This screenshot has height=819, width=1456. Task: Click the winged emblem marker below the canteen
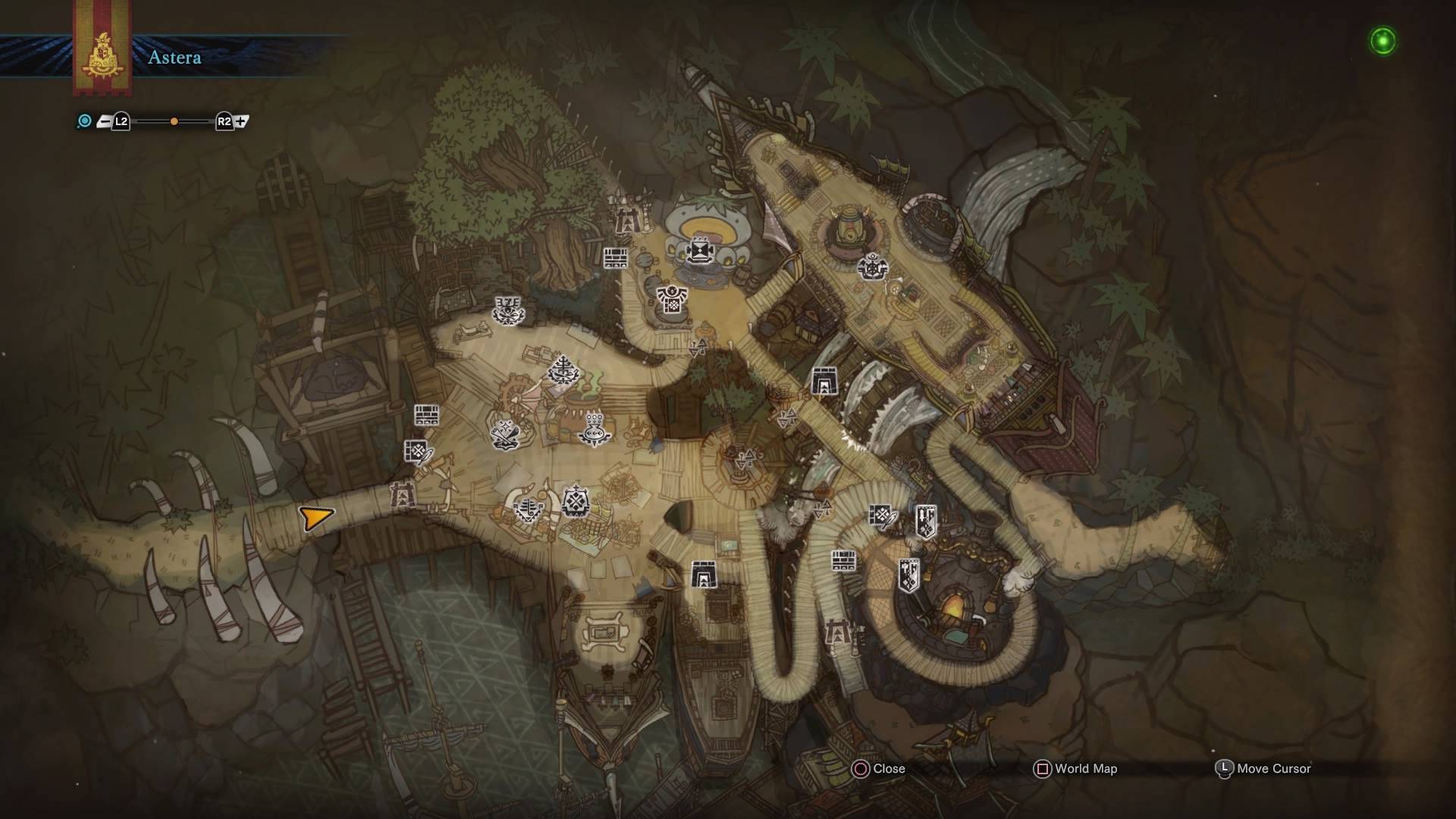672,299
